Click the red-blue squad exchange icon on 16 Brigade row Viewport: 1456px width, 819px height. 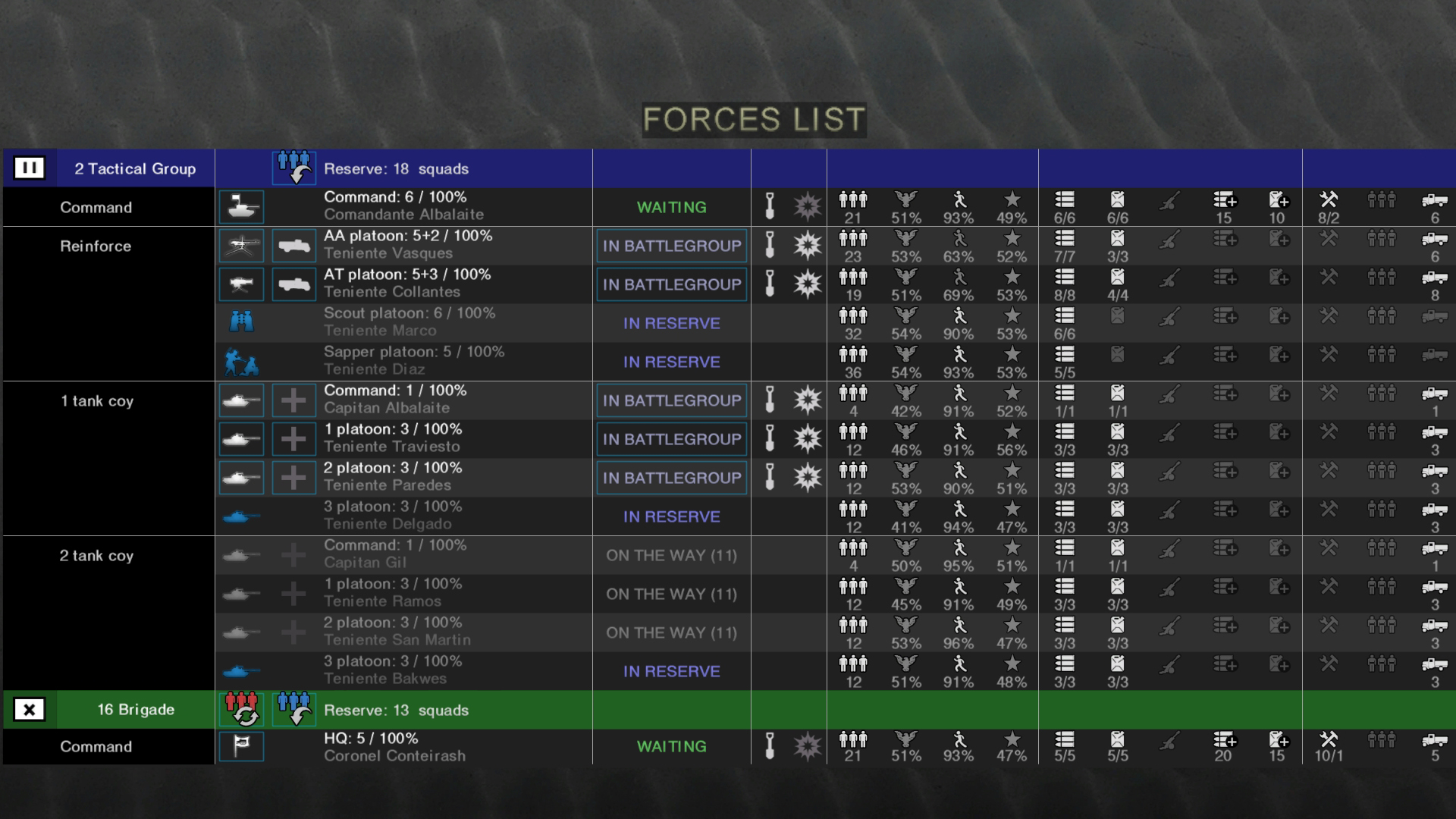pos(241,709)
